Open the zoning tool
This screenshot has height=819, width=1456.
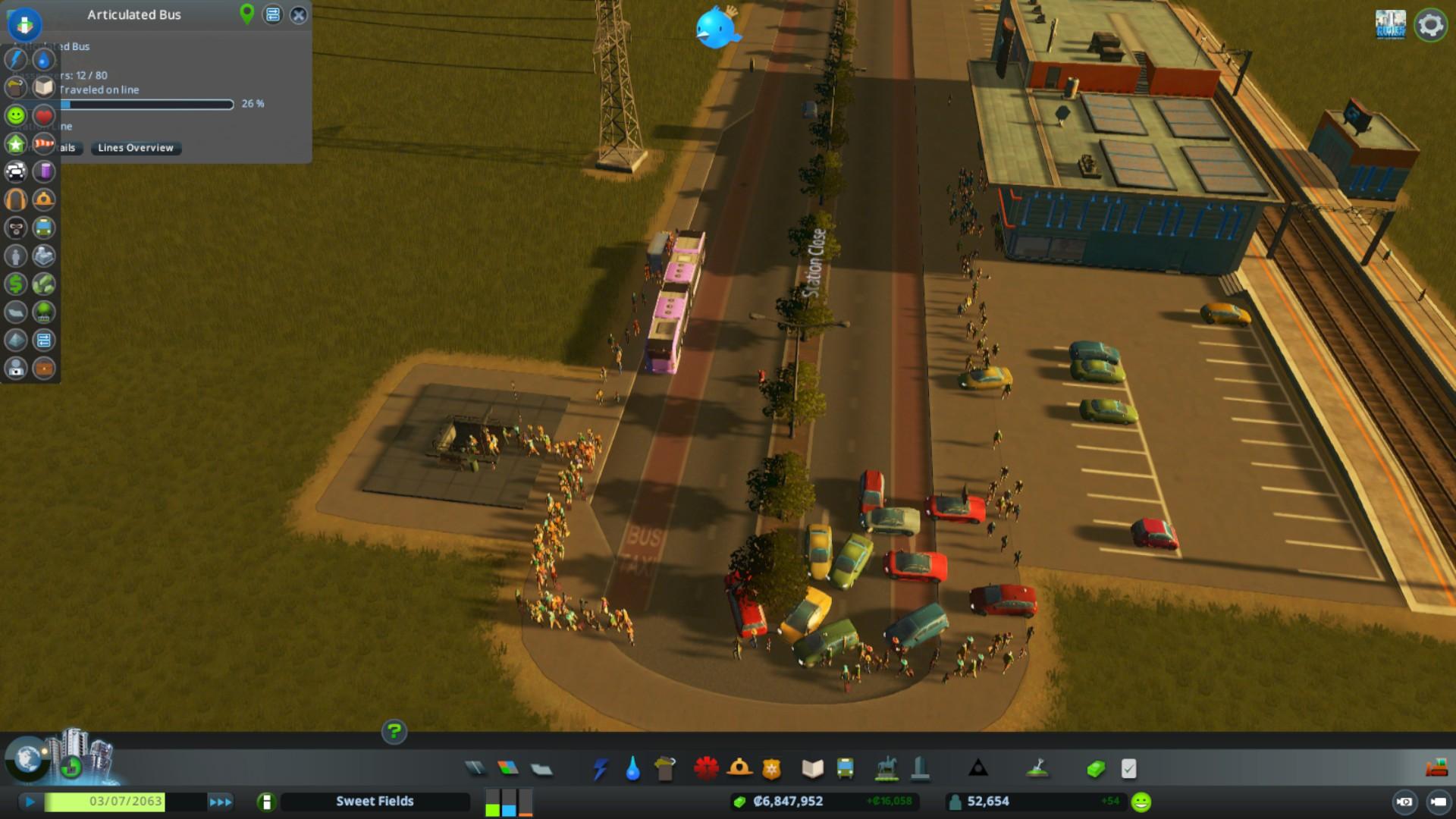coord(508,769)
